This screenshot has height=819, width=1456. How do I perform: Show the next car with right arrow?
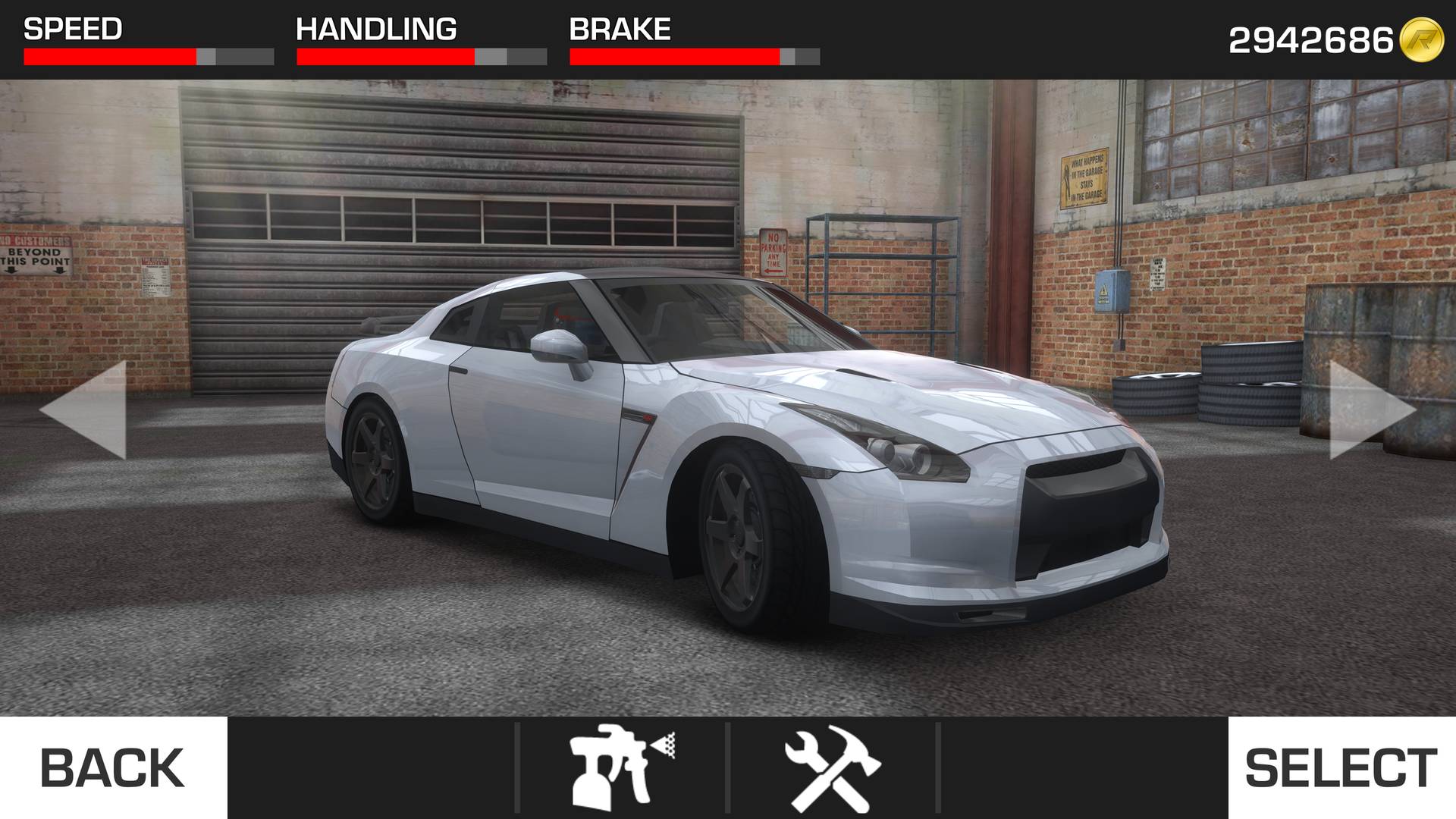[1371, 409]
